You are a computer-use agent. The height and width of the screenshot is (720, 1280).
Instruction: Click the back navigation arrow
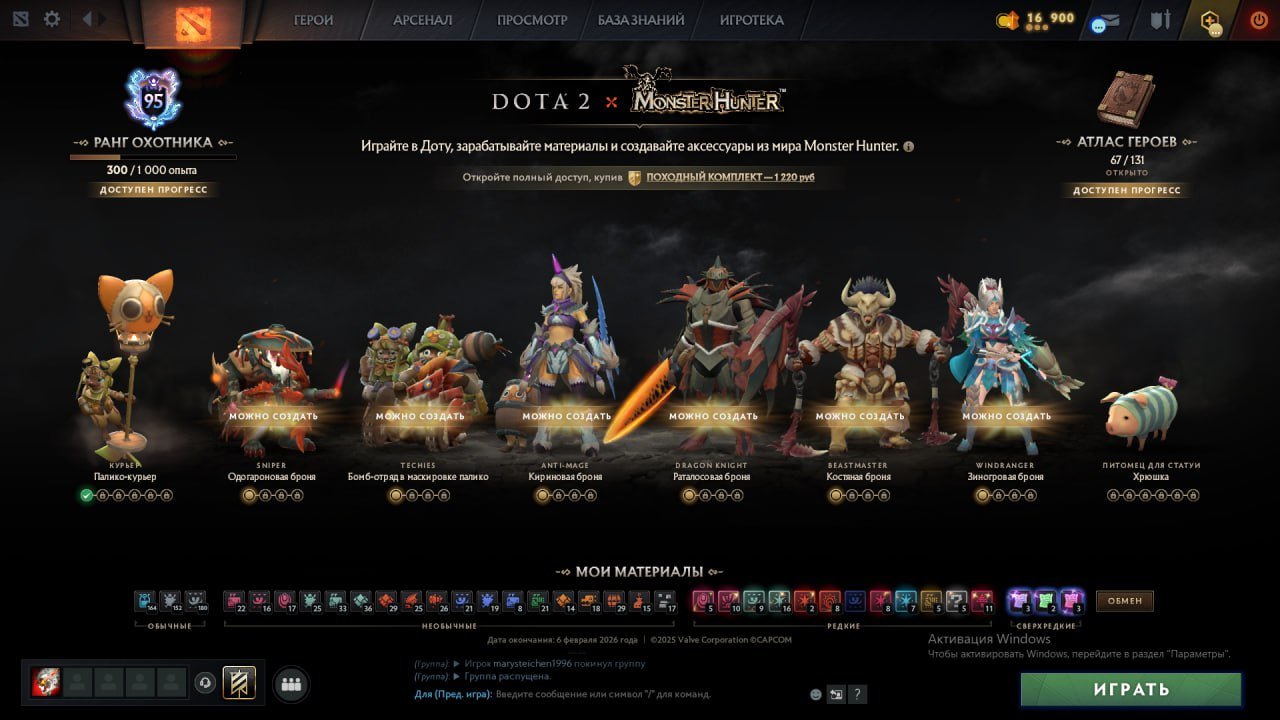[x=88, y=17]
